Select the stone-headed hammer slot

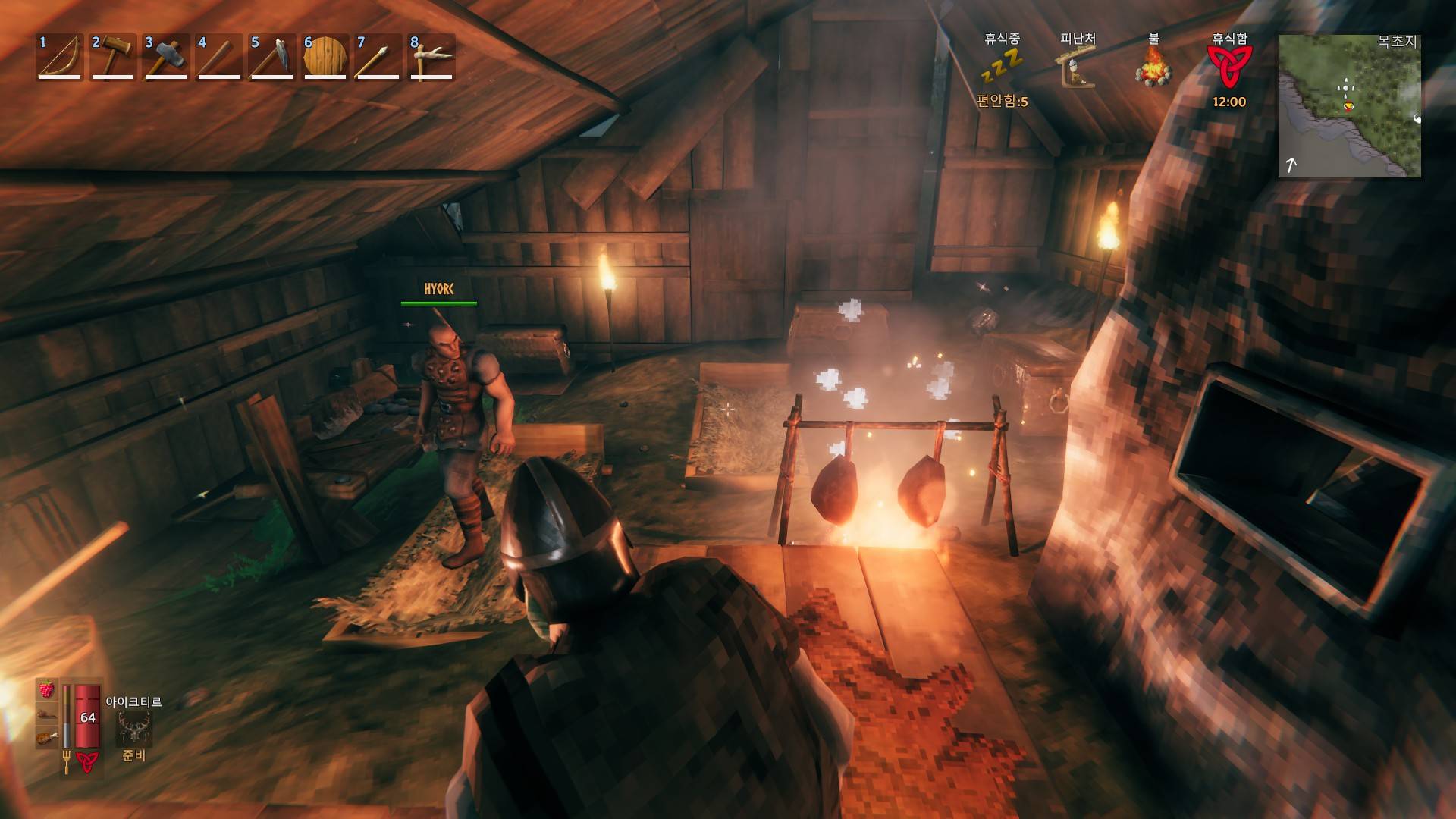165,56
